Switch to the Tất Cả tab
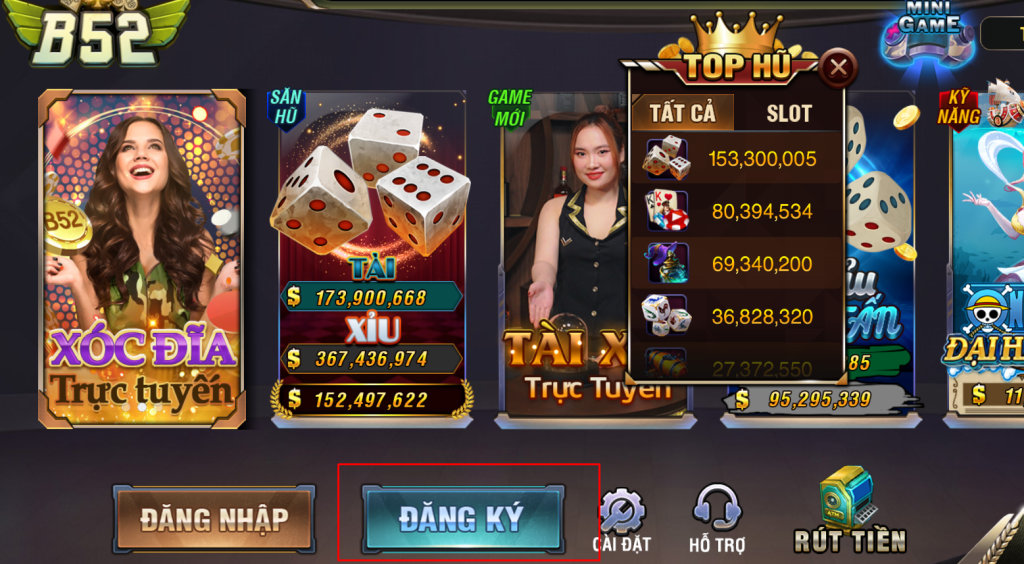 pyautogui.click(x=683, y=112)
